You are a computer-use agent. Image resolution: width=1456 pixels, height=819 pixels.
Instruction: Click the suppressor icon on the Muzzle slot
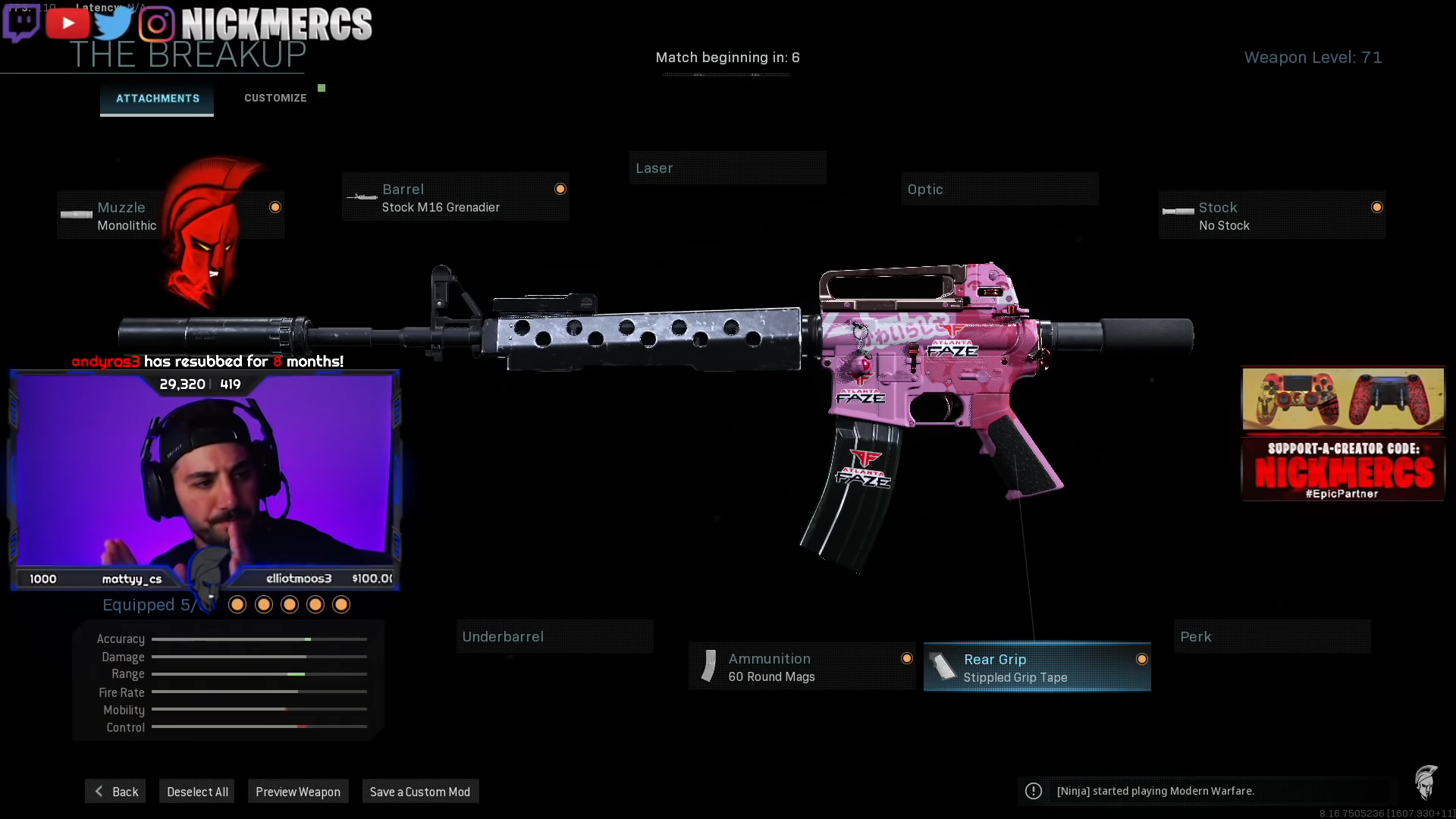coord(75,215)
